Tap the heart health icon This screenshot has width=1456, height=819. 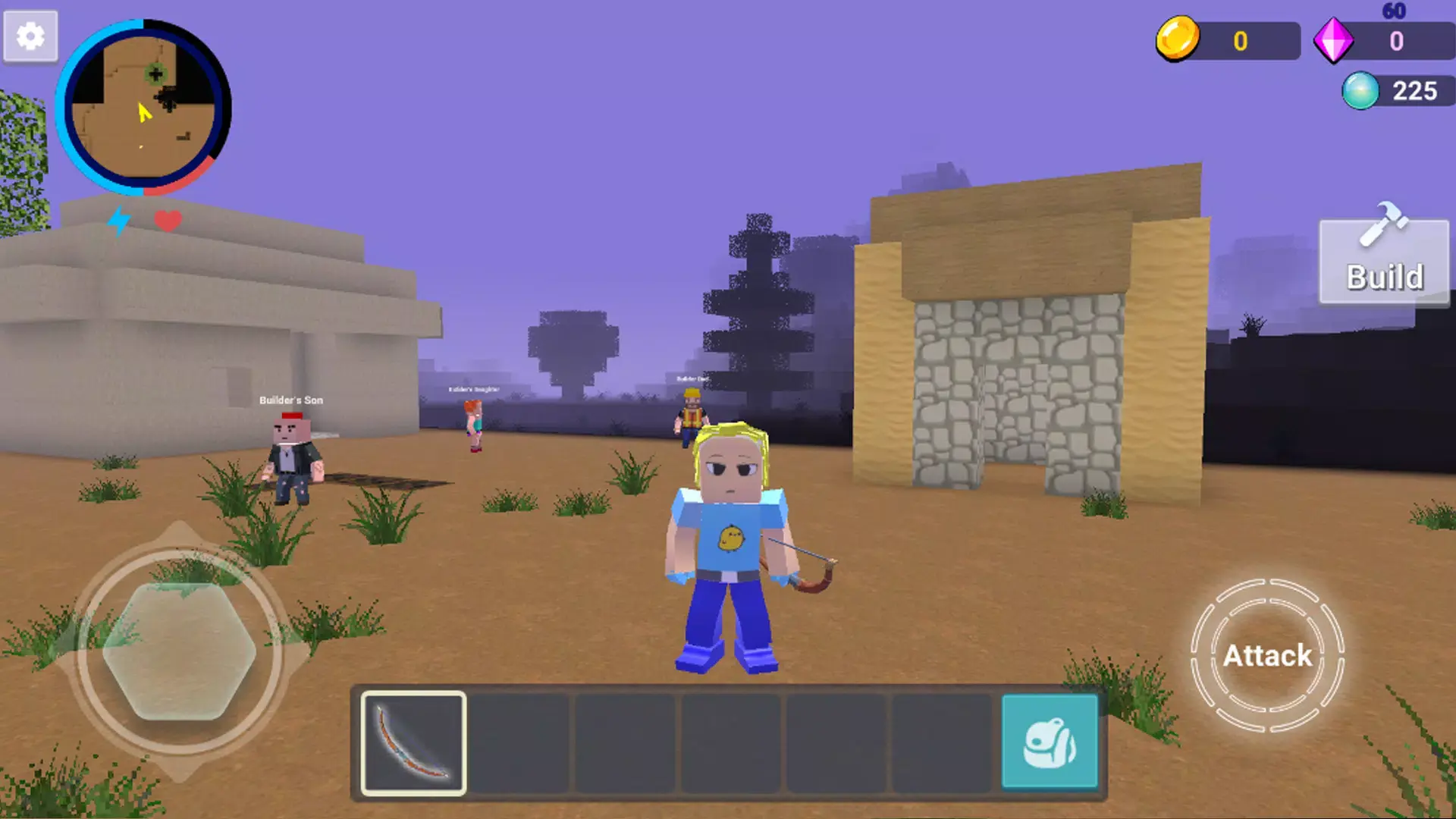coord(168,221)
